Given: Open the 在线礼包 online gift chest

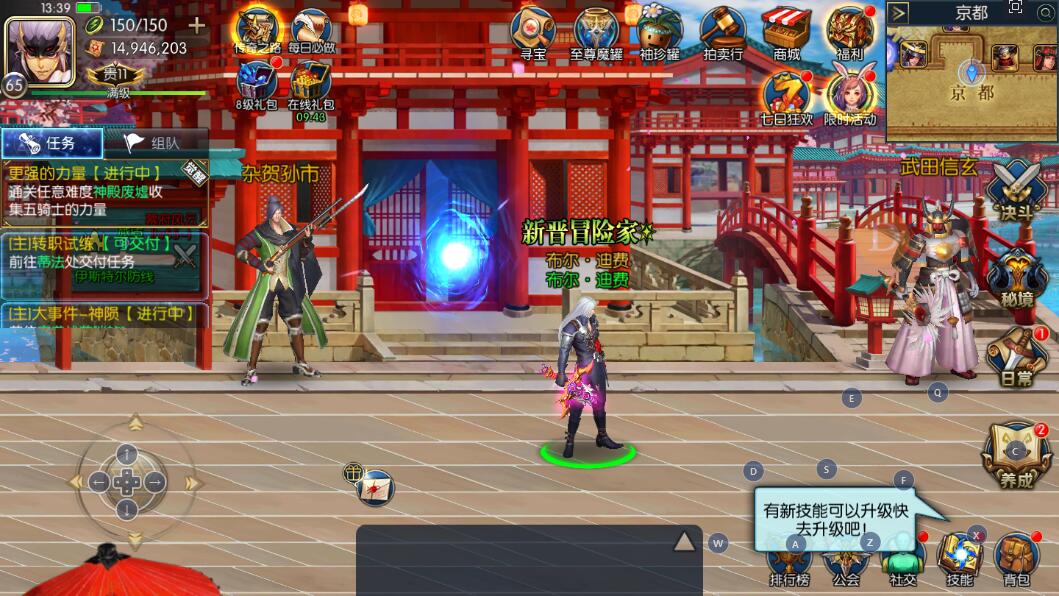Looking at the screenshot, I should [311, 84].
